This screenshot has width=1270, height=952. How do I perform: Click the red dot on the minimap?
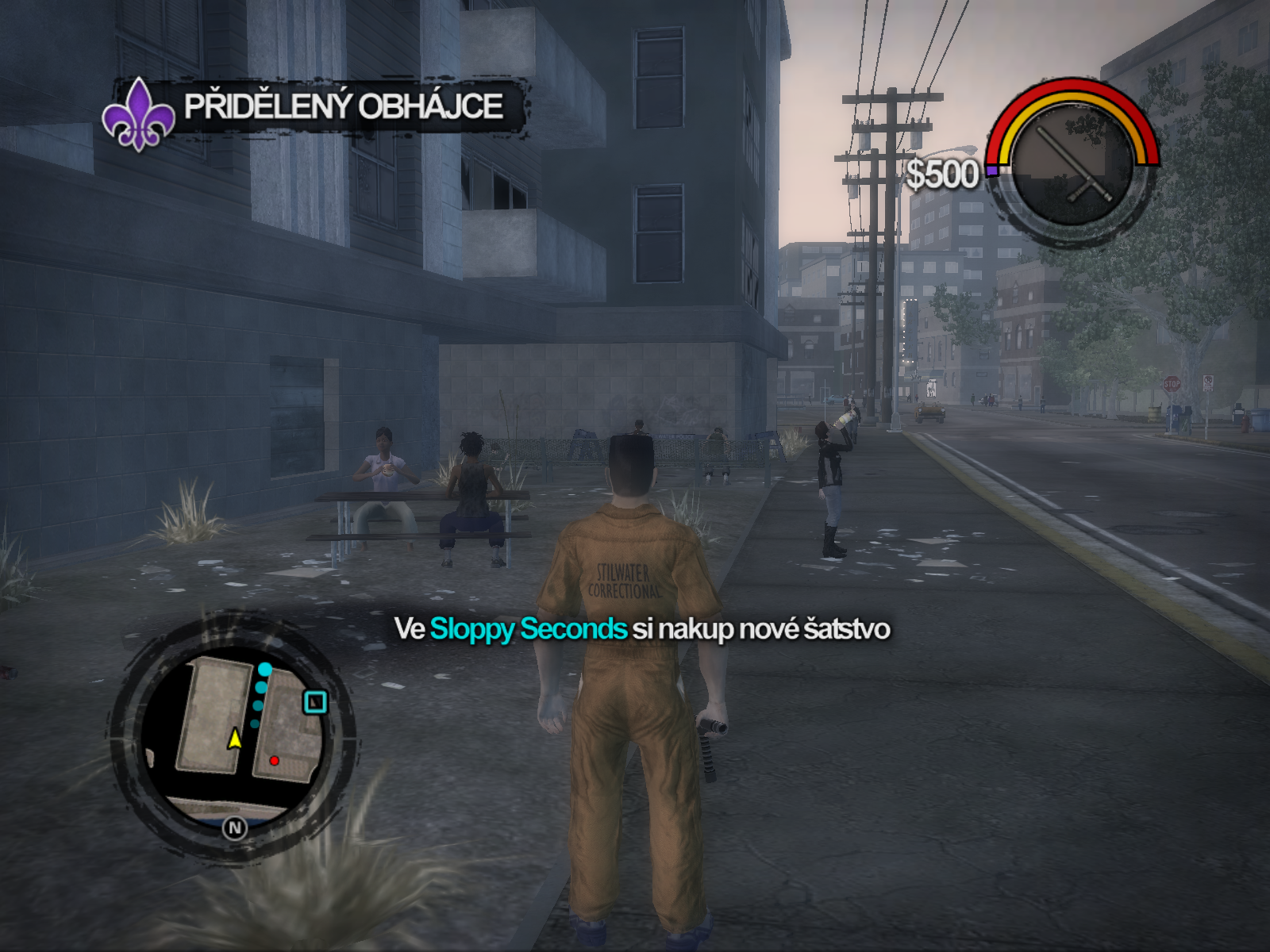point(274,761)
